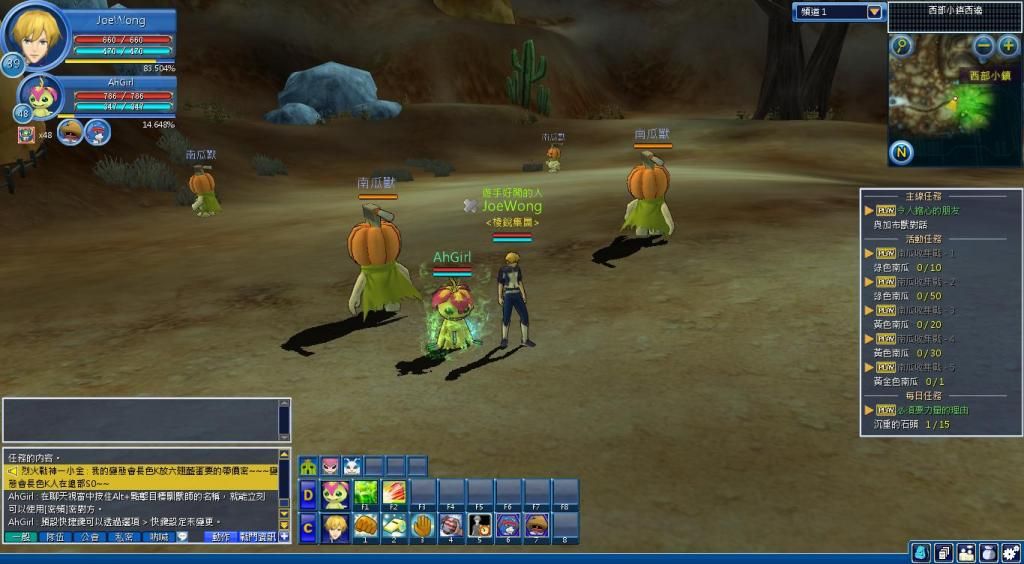The height and width of the screenshot is (564, 1024).
Task: Select the AhGirl partner Digimon portrait
Action: 41,96
